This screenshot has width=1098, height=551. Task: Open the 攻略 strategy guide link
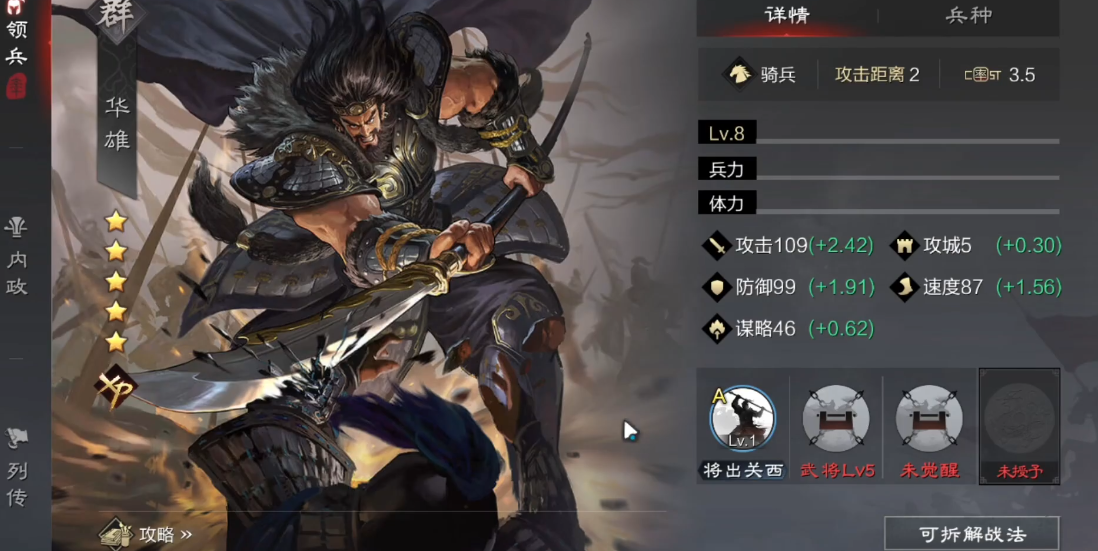(x=150, y=533)
